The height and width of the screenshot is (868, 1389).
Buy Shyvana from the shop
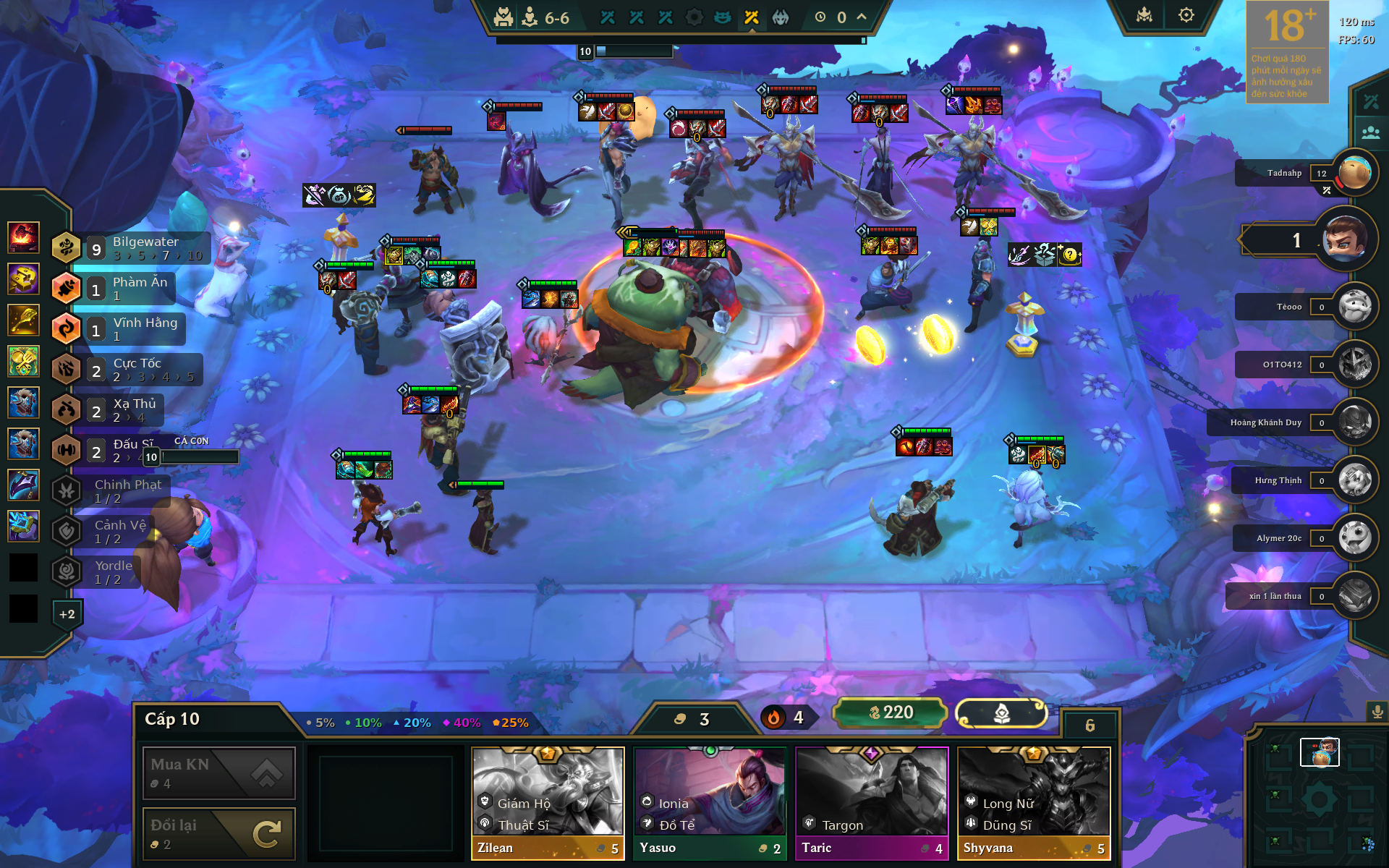(x=1034, y=803)
